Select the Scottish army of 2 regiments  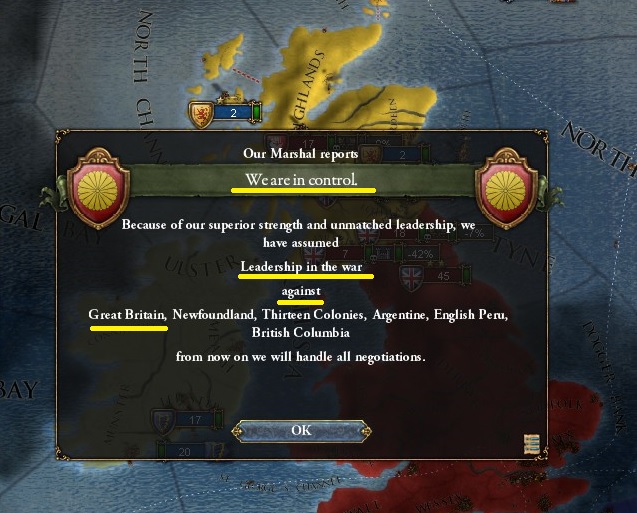(x=225, y=113)
